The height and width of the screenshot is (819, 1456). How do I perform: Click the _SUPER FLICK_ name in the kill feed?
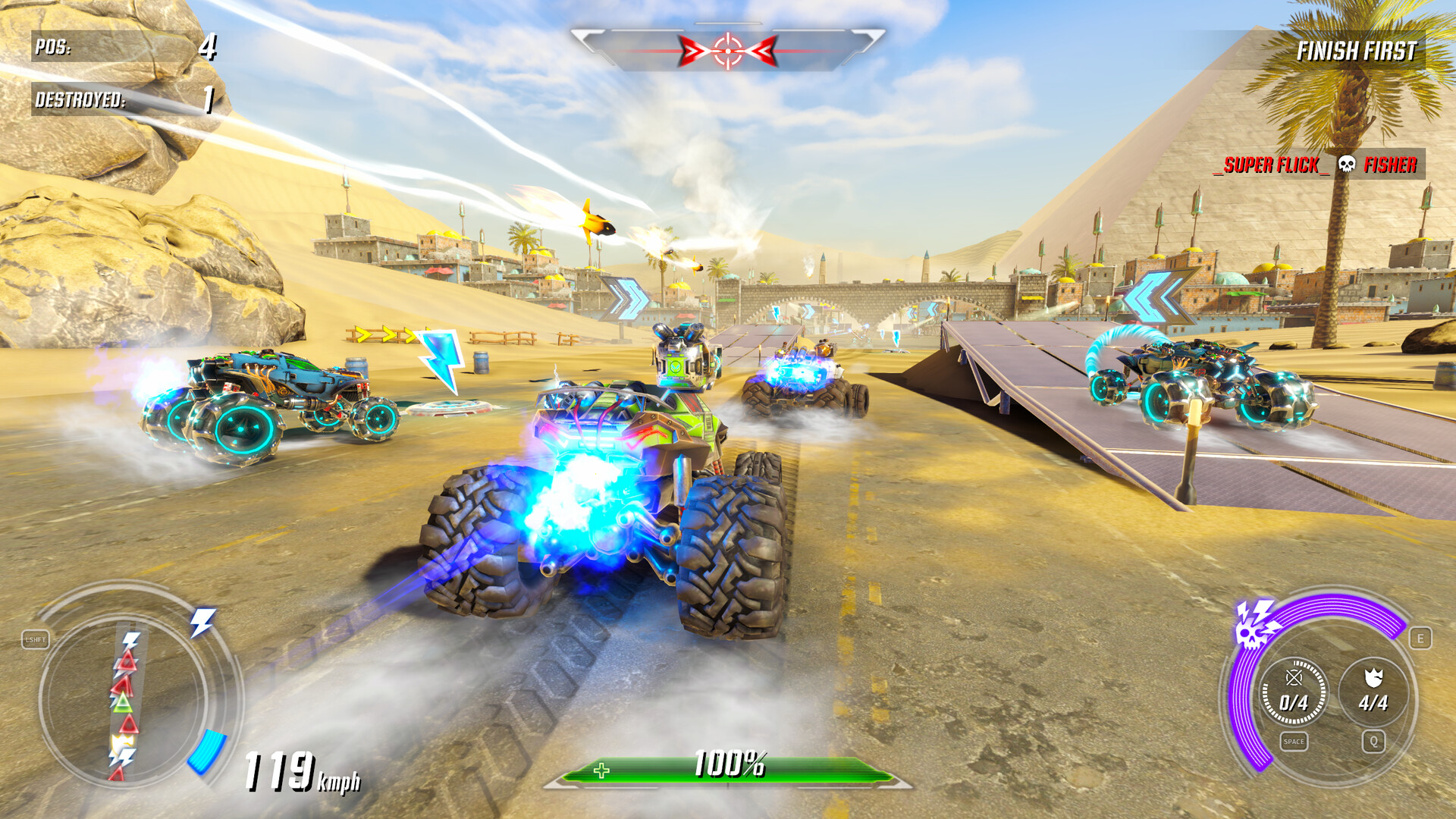click(x=1272, y=164)
